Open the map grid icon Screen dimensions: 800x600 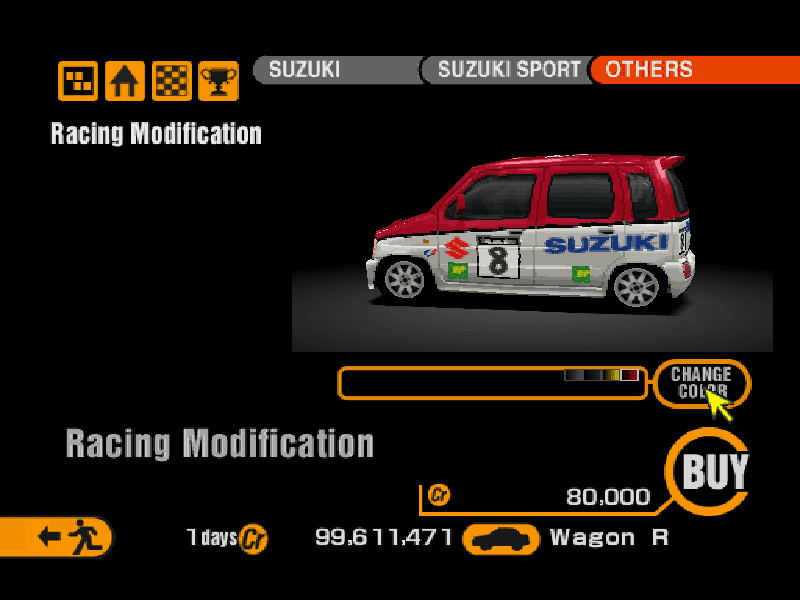78,81
